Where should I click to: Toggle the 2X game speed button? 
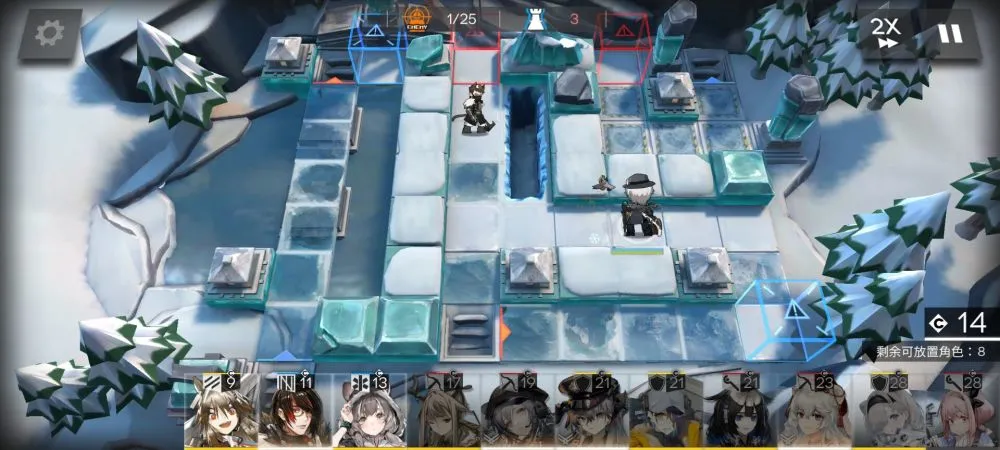[884, 34]
